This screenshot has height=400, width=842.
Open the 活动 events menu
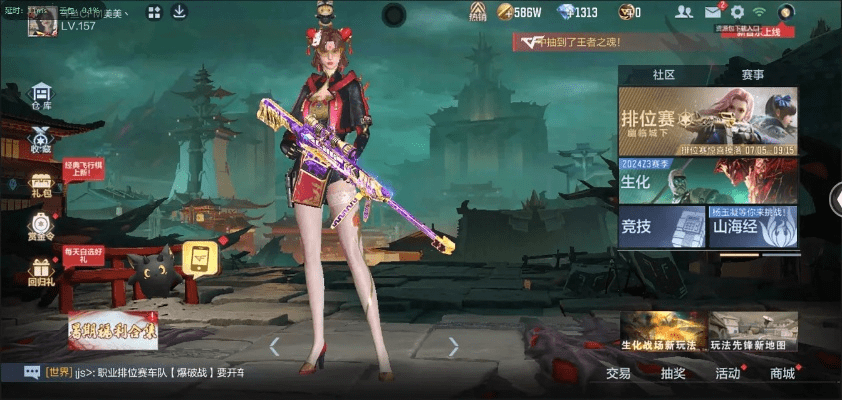coord(728,373)
